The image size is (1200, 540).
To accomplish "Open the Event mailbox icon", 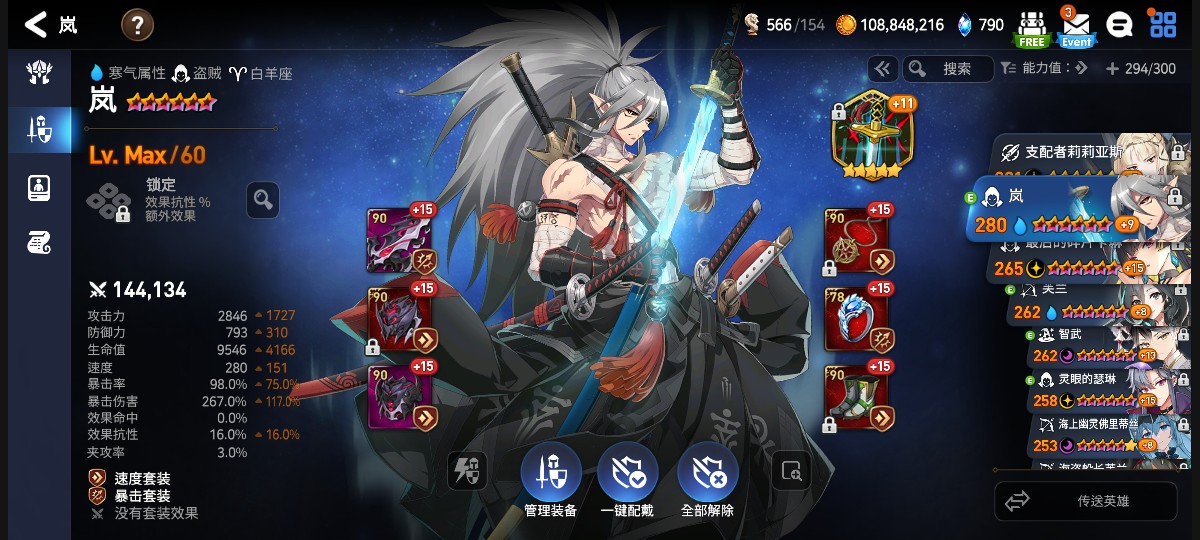I will (x=1076, y=27).
